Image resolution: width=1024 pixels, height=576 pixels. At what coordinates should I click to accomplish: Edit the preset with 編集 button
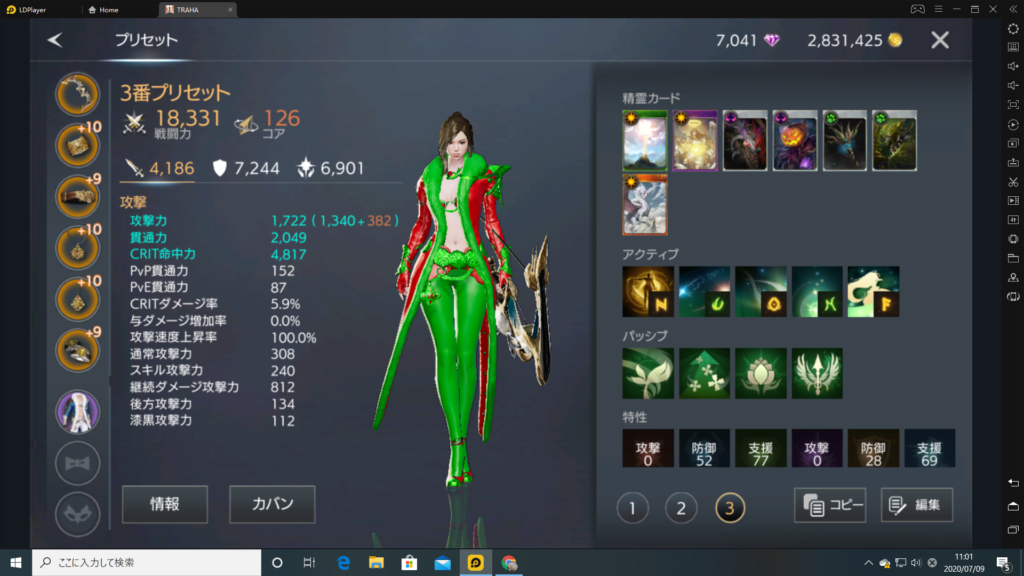pyautogui.click(x=916, y=505)
